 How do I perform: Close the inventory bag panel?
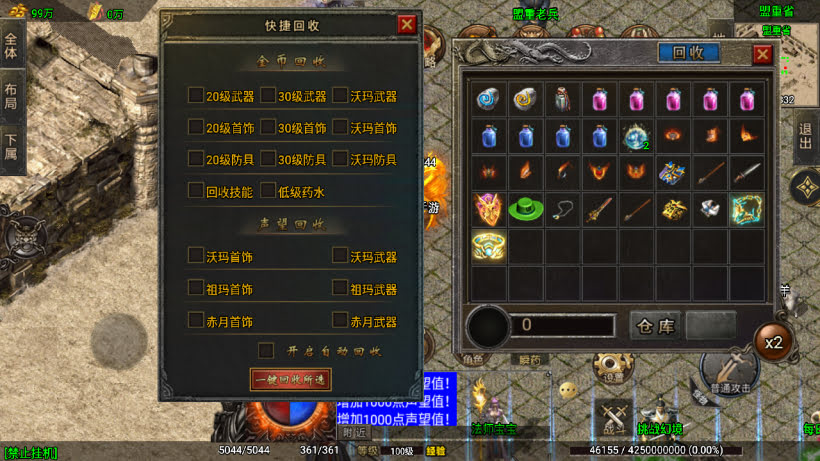point(762,54)
